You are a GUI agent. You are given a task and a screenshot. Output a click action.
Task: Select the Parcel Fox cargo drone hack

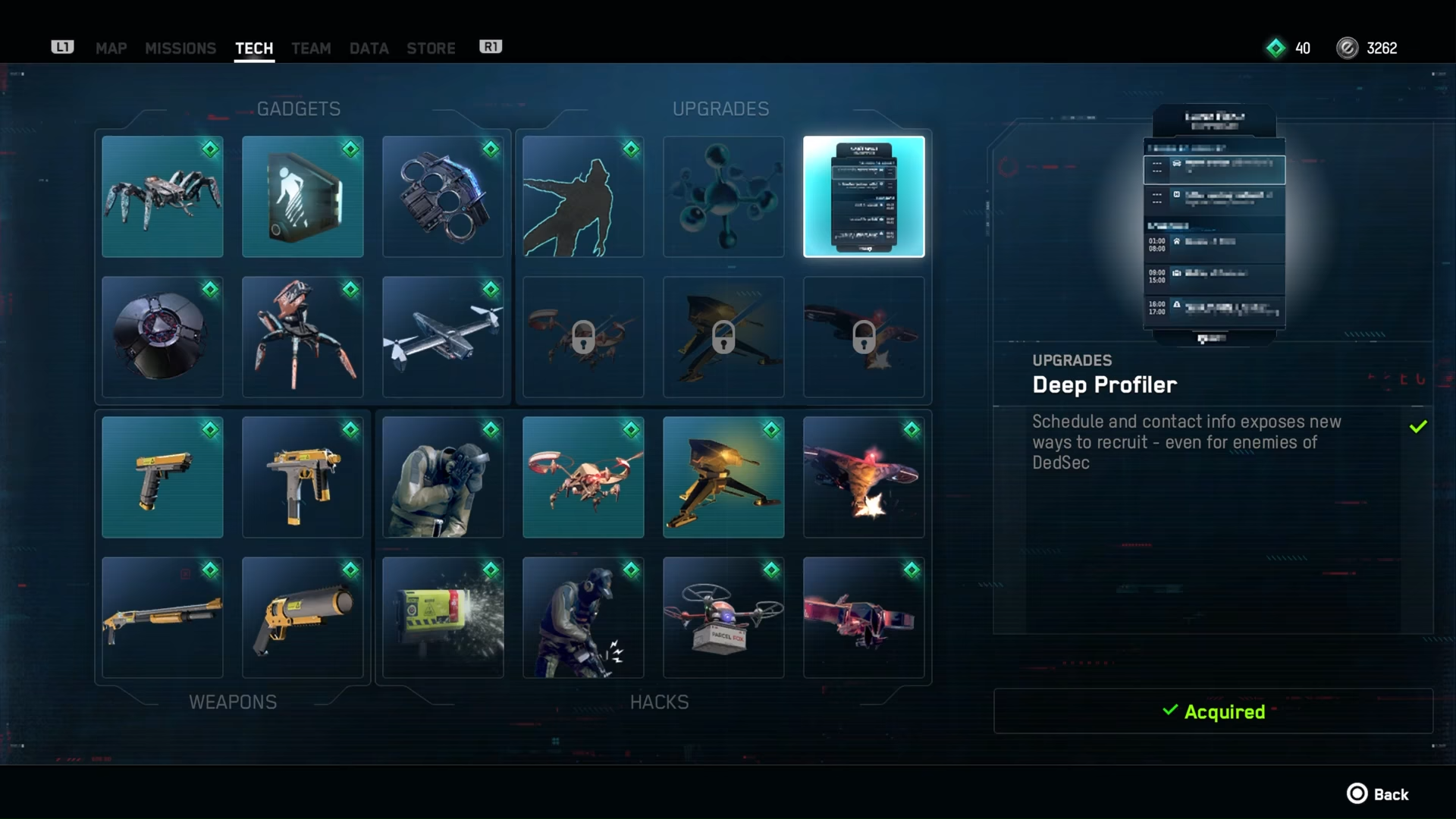tap(723, 618)
